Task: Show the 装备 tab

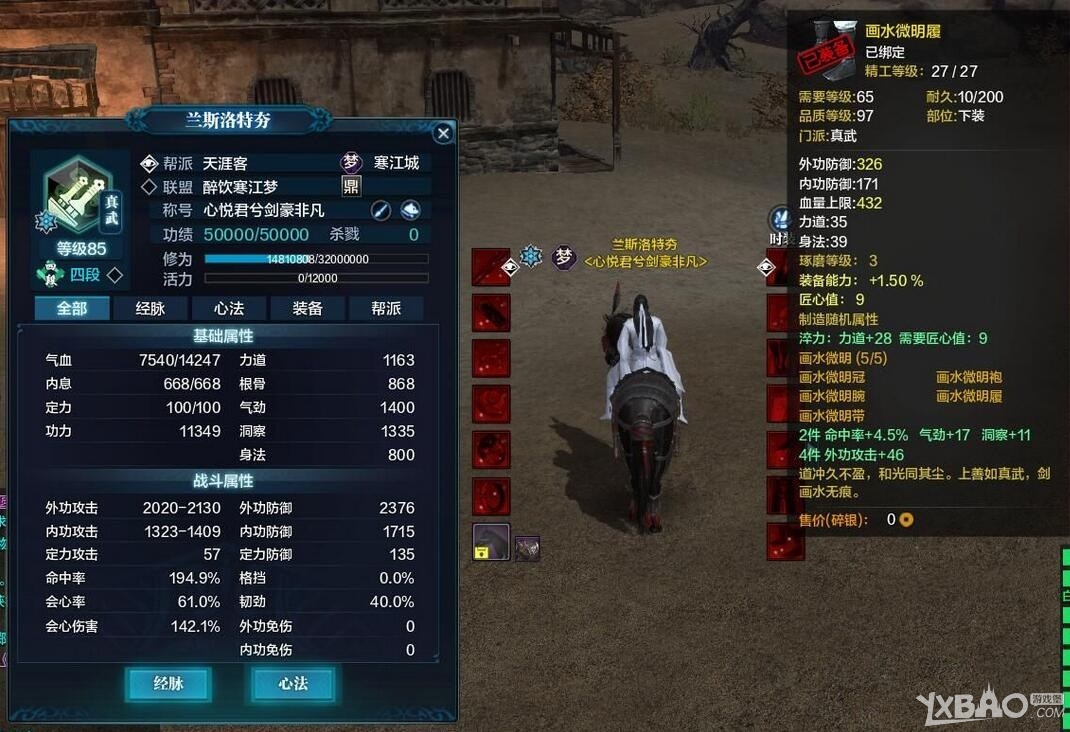Action: pyautogui.click(x=307, y=308)
